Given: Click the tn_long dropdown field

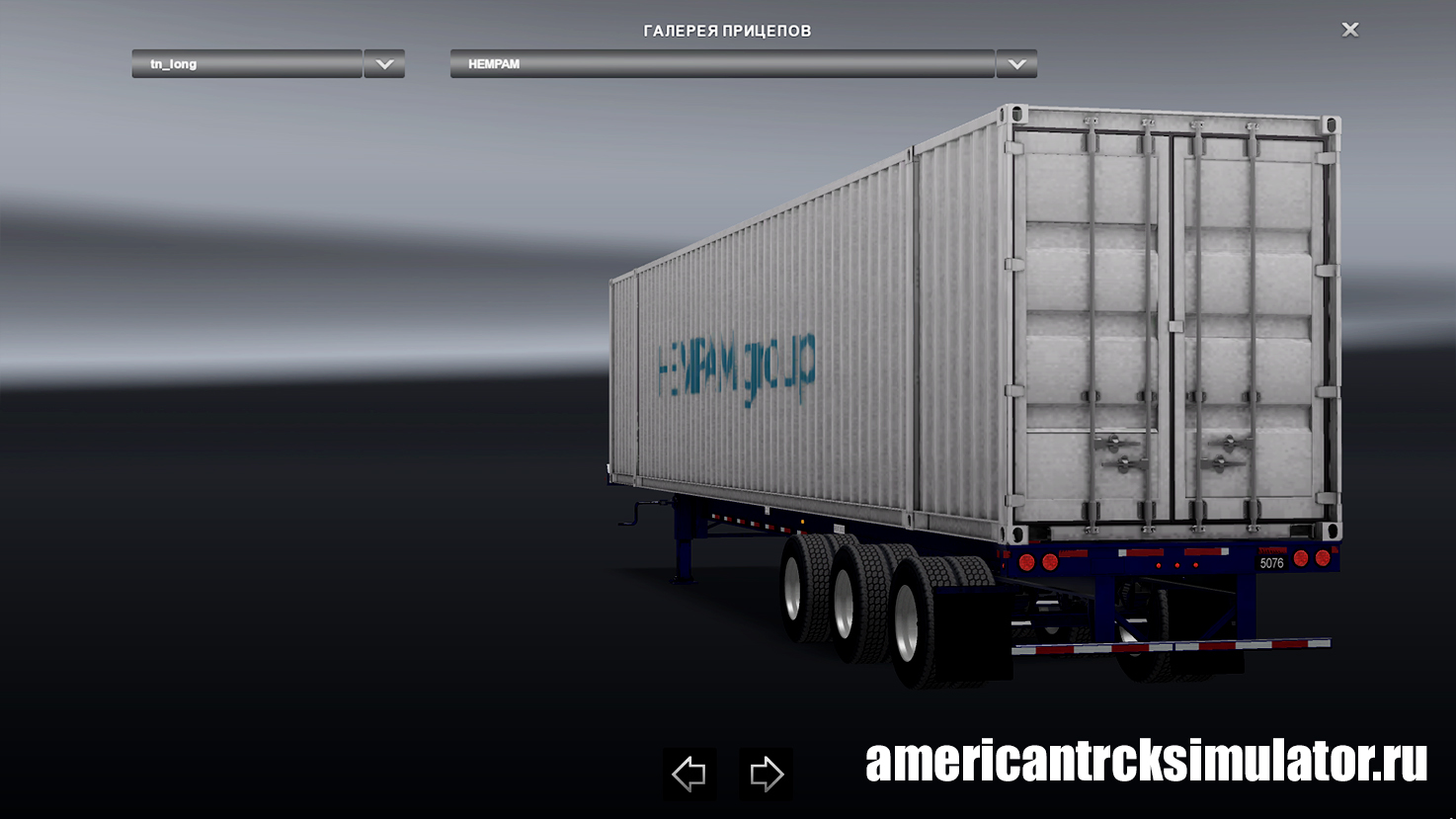Looking at the screenshot, I should click(247, 64).
